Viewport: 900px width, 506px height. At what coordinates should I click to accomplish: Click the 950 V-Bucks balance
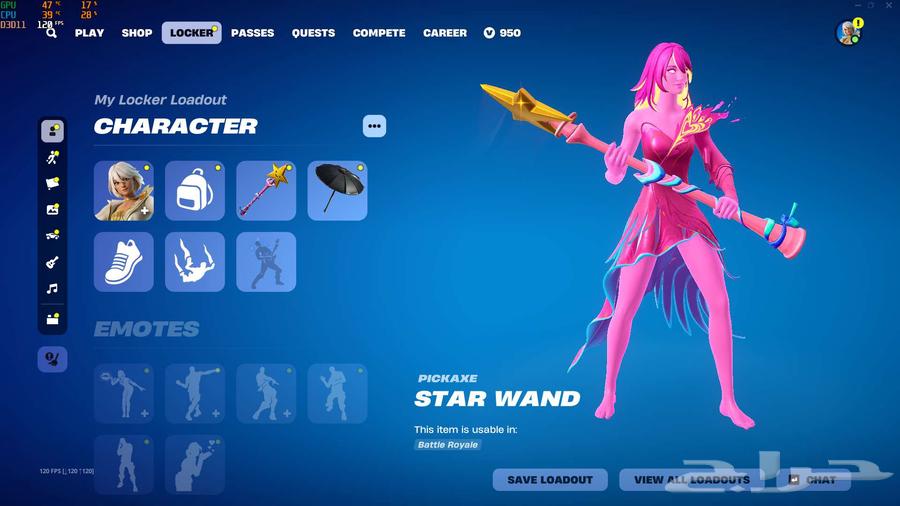point(502,33)
